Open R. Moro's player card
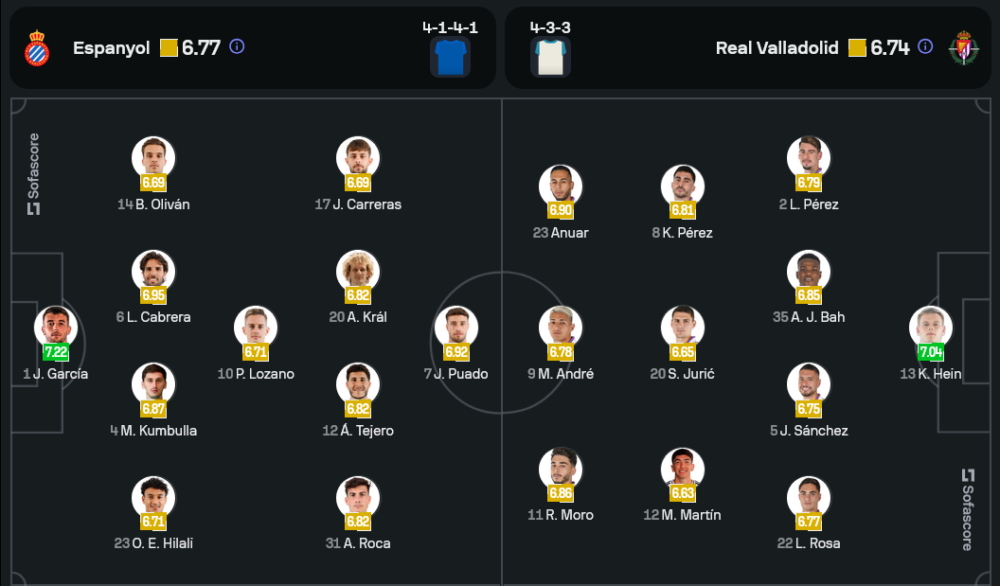Viewport: 1000px width, 586px height. click(x=561, y=470)
